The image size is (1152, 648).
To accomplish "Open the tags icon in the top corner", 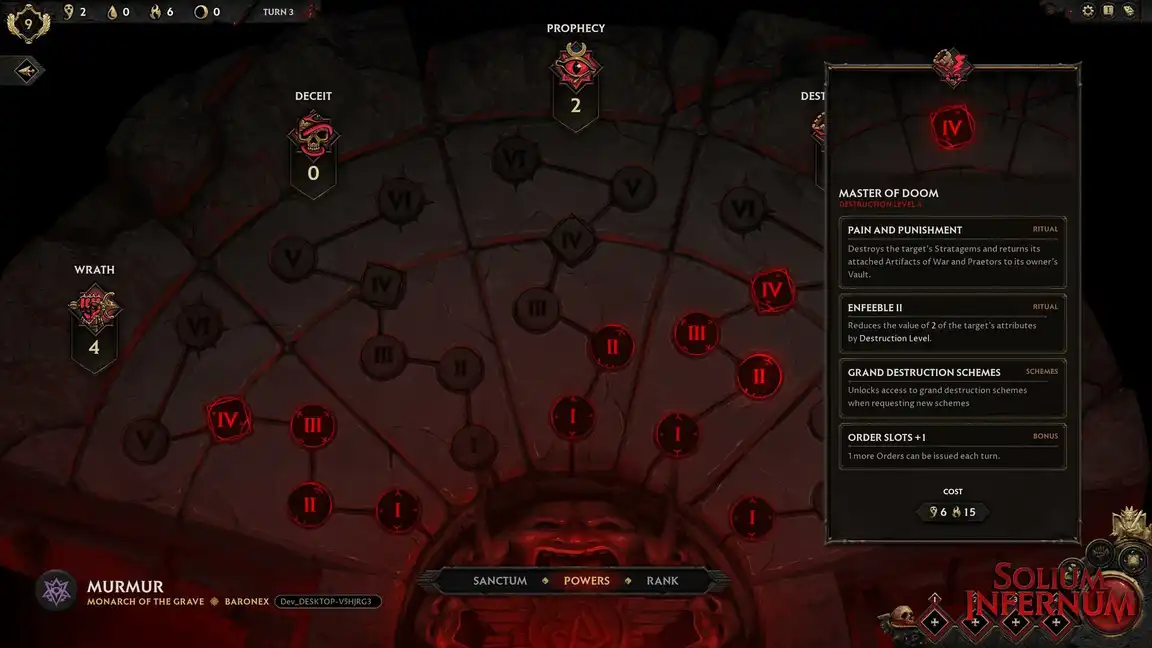I will click(x=1129, y=11).
